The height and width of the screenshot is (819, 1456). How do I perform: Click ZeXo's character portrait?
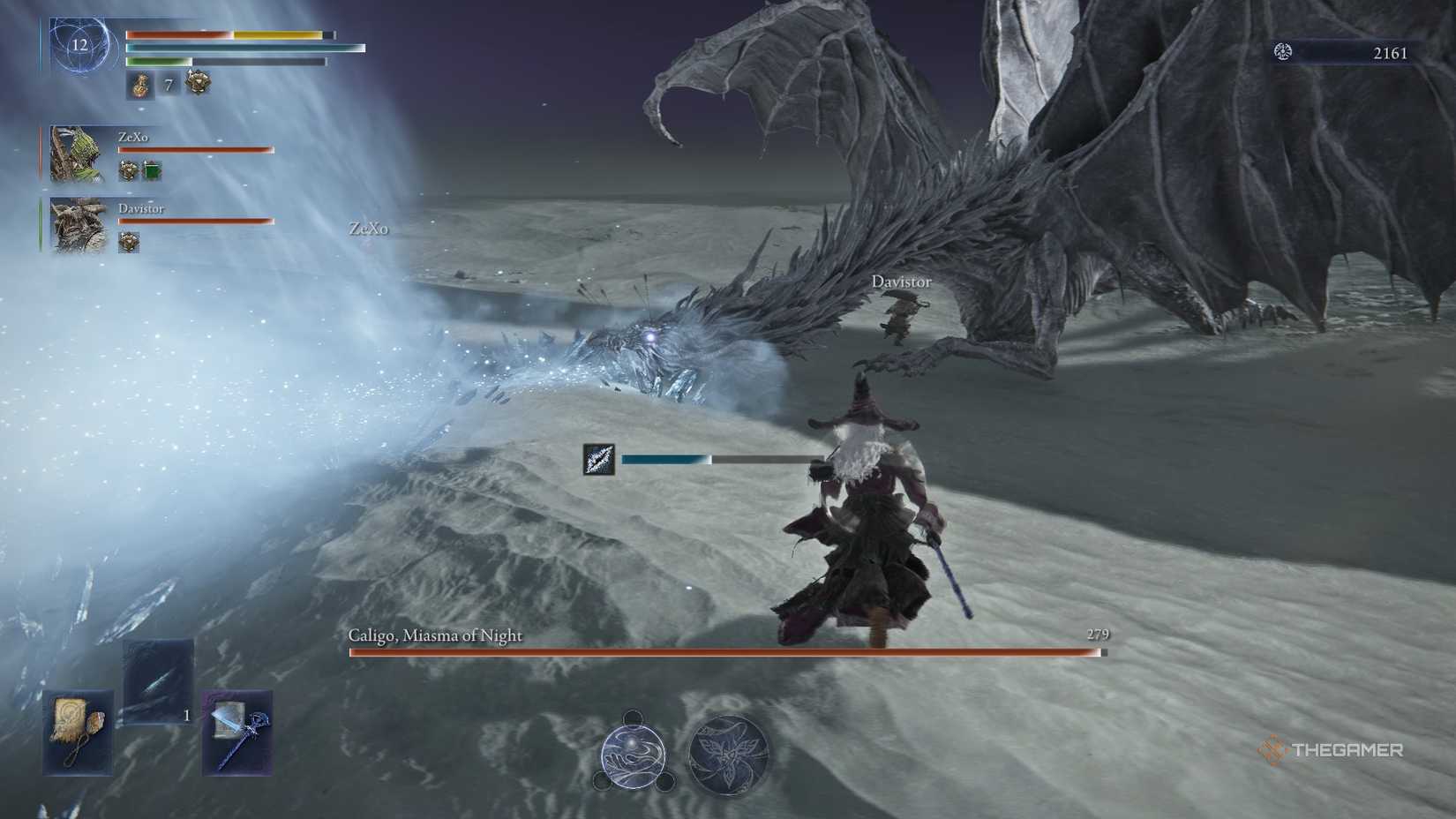(78, 152)
